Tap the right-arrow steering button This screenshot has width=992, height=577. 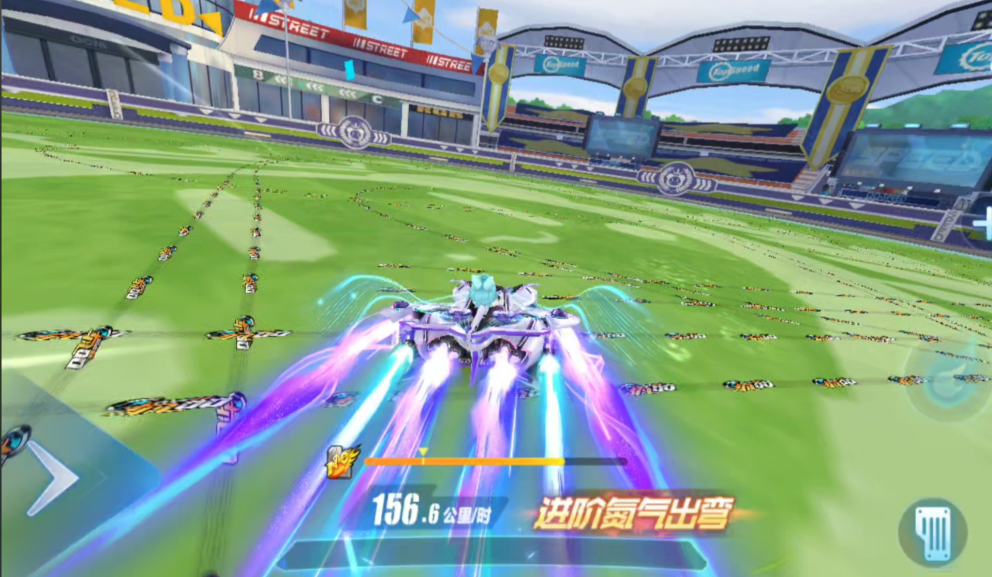[52, 478]
